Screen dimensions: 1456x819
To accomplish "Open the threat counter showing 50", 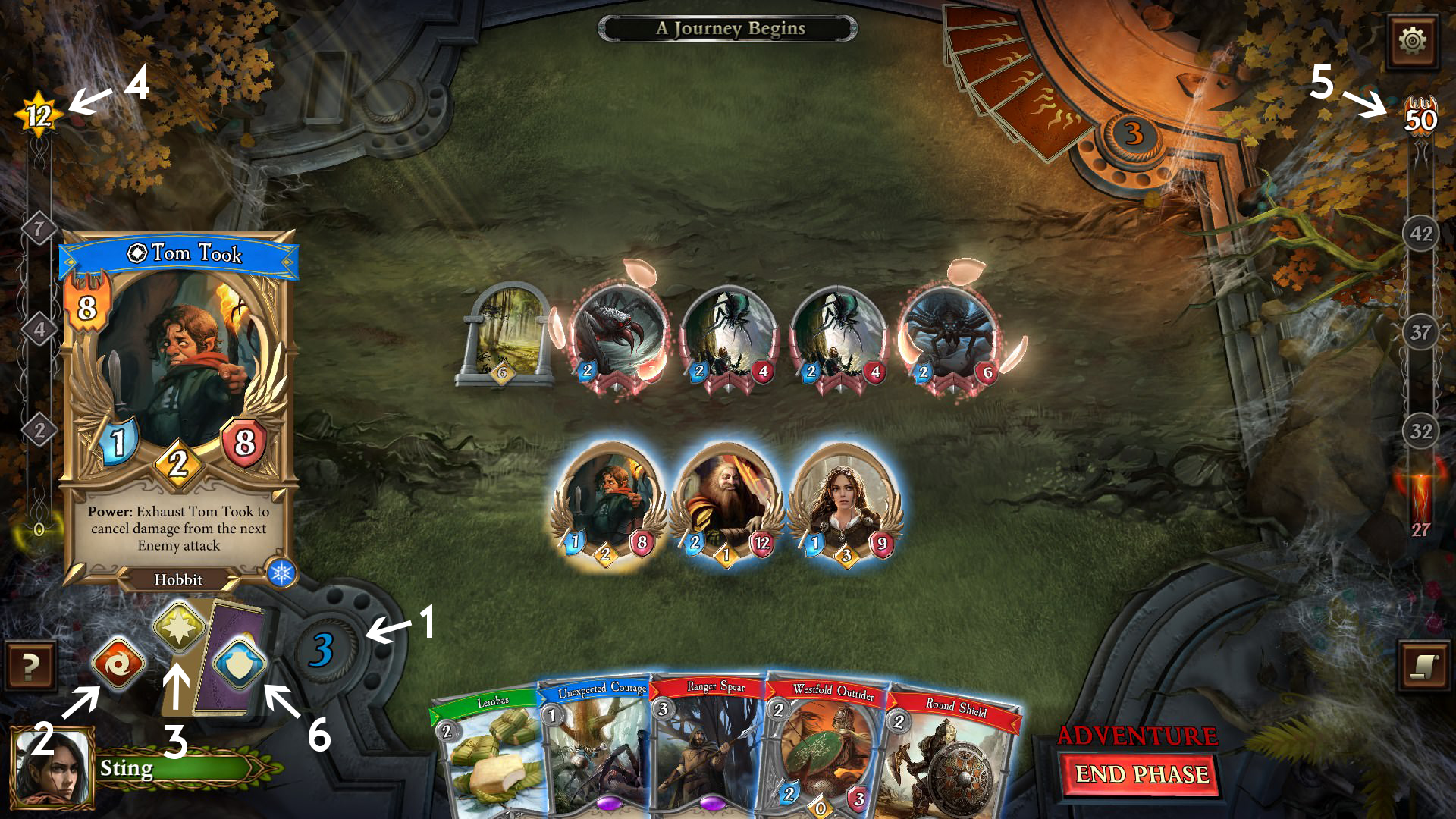I will click(1423, 115).
